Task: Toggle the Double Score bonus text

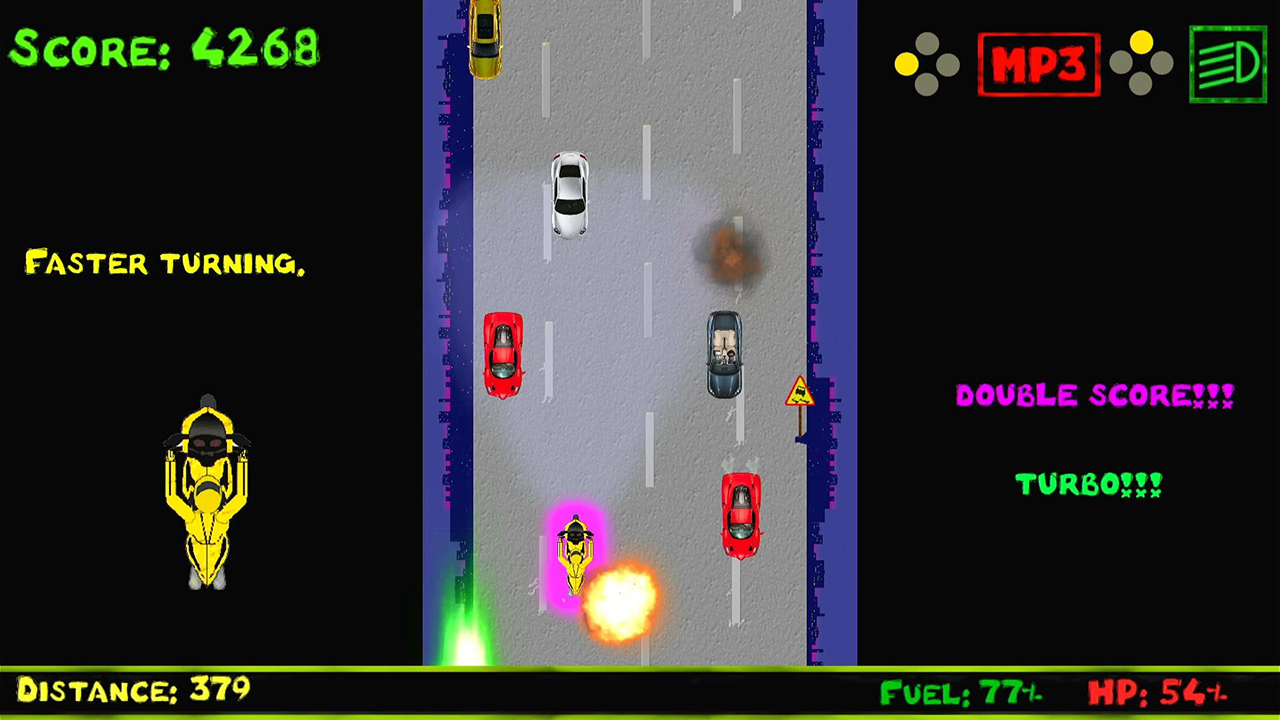Action: (1094, 395)
